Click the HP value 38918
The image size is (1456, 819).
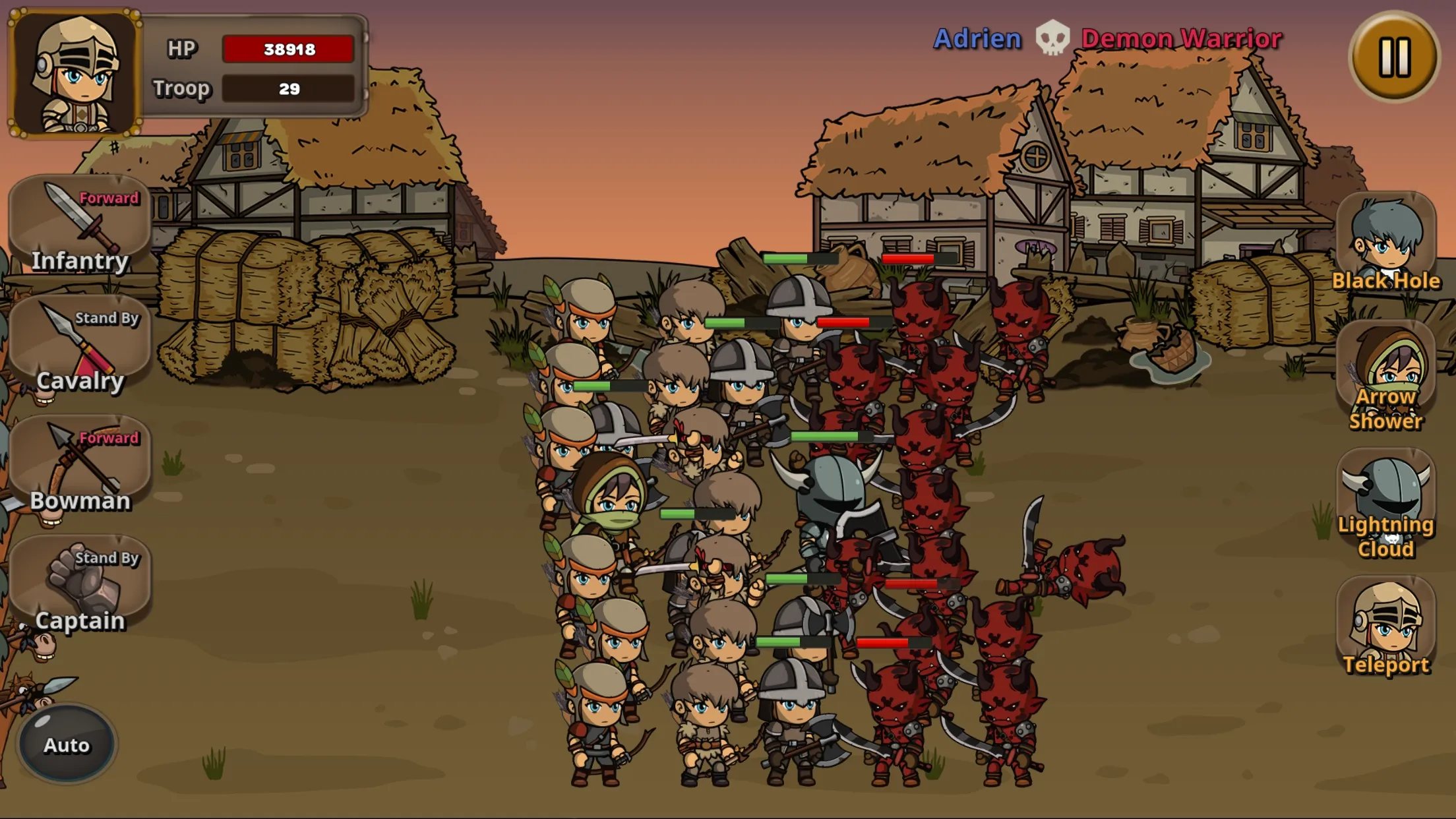[289, 47]
